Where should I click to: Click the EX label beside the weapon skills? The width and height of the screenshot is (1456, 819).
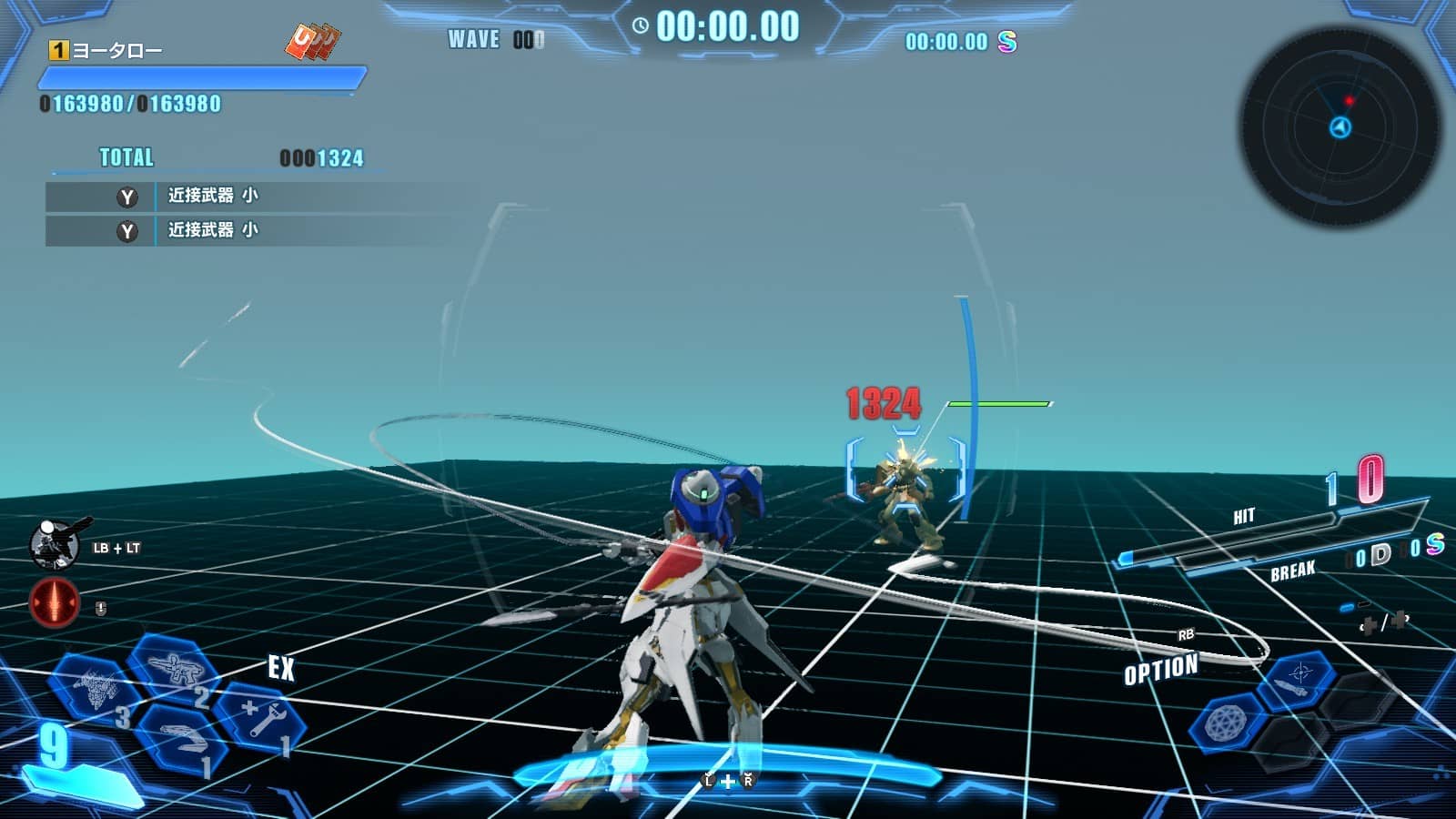(x=282, y=669)
